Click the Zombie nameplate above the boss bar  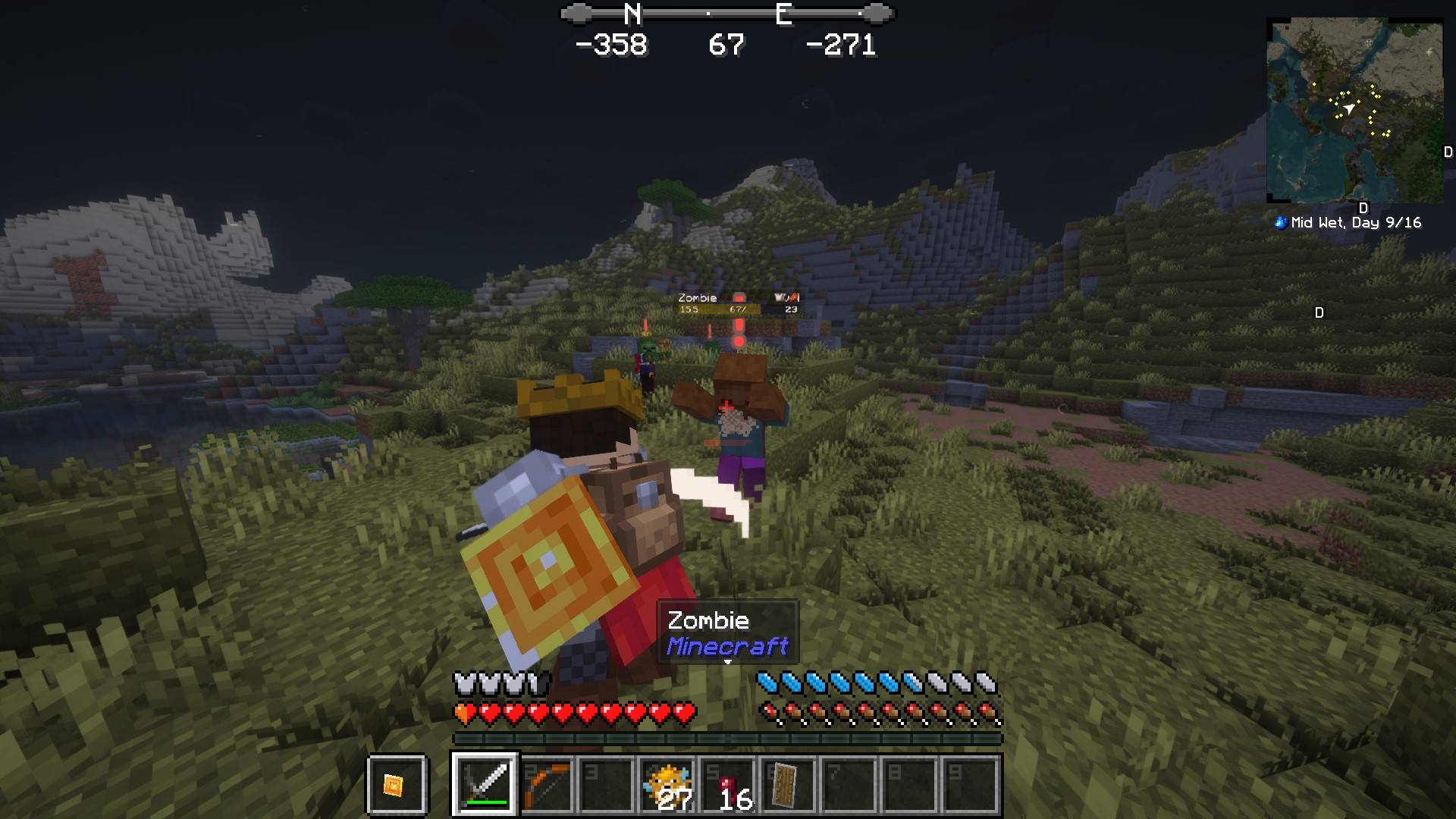tap(698, 298)
